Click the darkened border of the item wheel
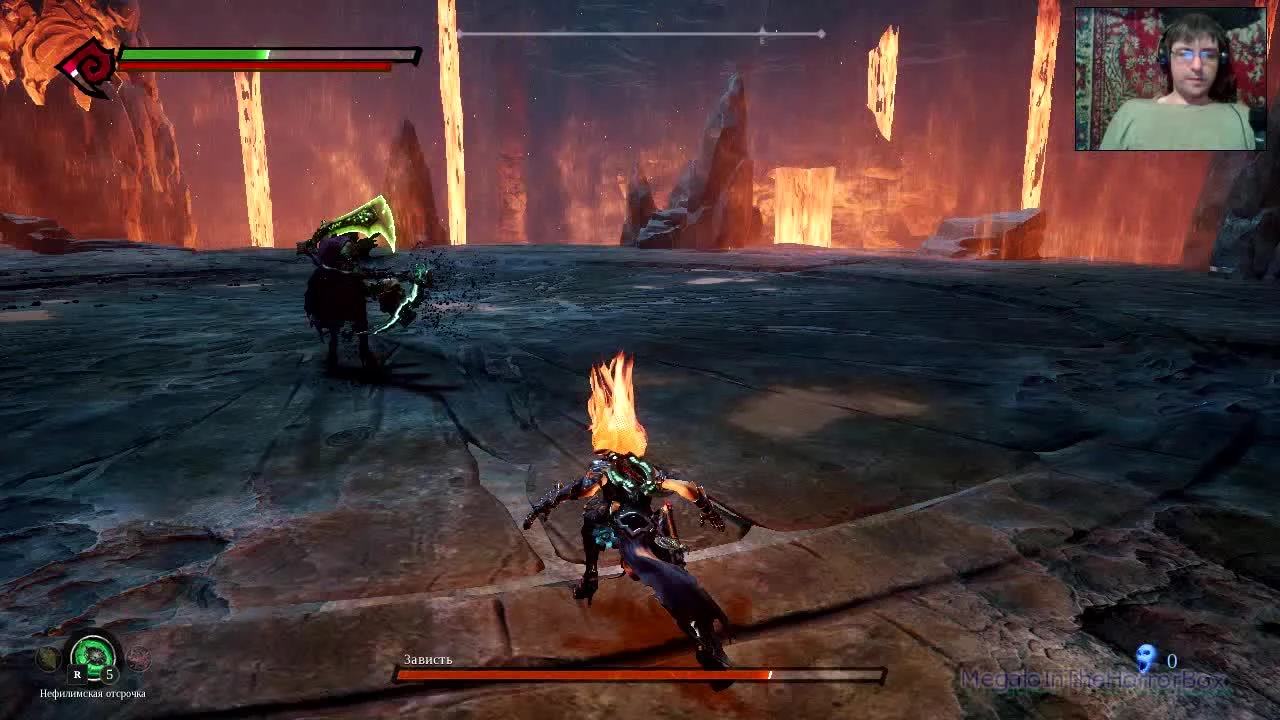 coord(95,633)
